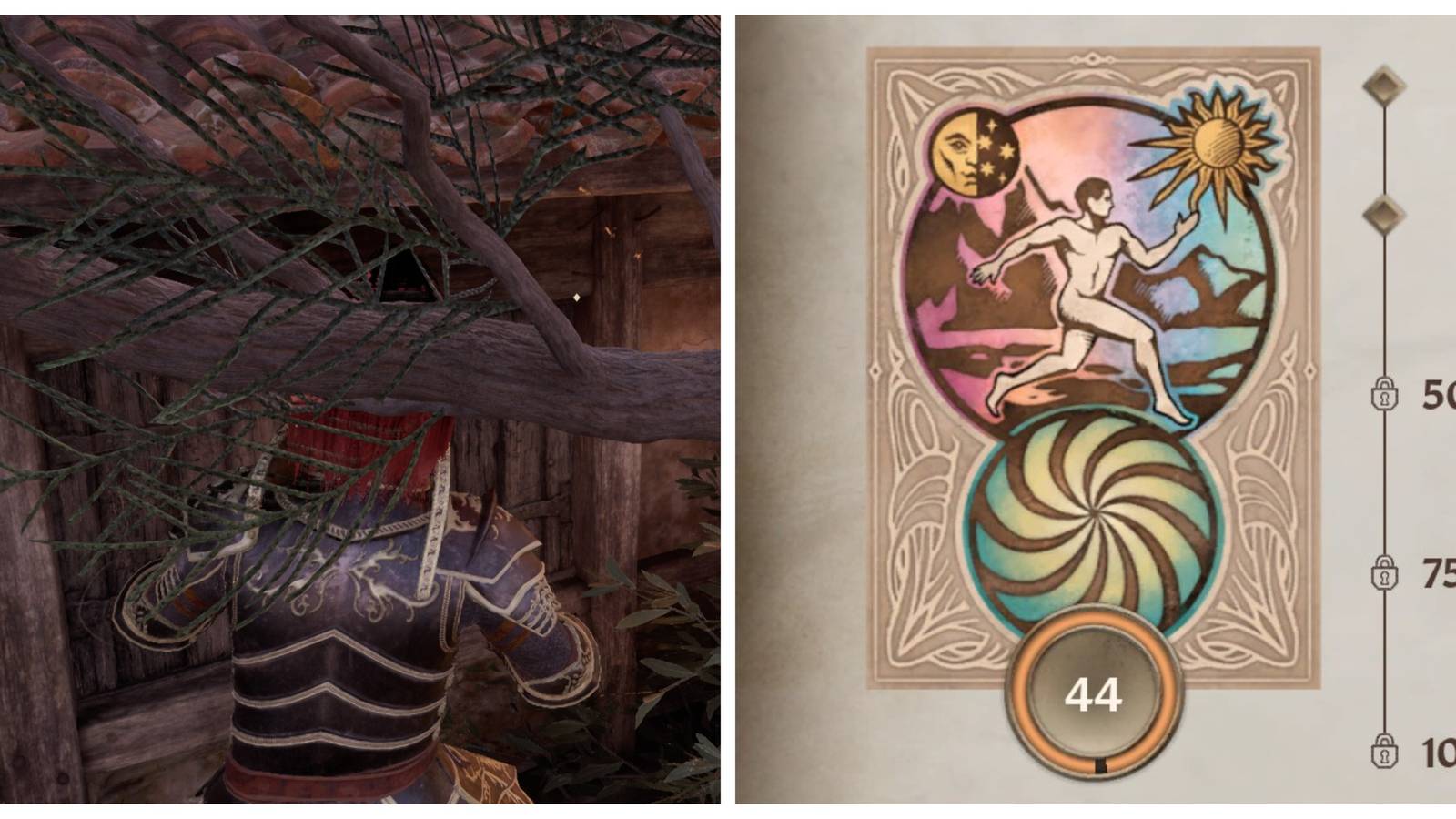
Task: Toggle the padlock beside the 75 milestone
Action: (1385, 573)
